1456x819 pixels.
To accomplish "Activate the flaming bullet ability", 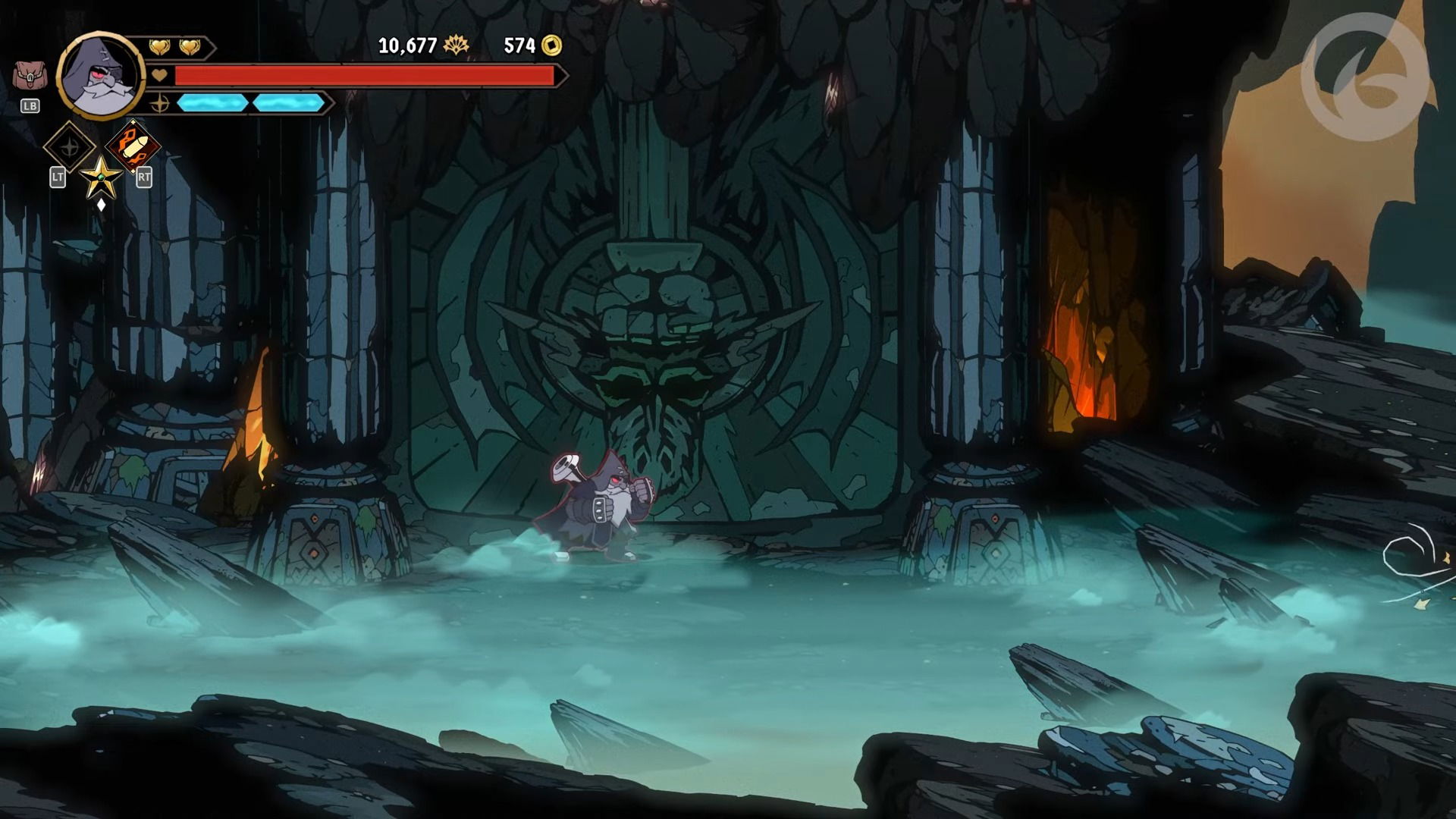I will [133, 146].
